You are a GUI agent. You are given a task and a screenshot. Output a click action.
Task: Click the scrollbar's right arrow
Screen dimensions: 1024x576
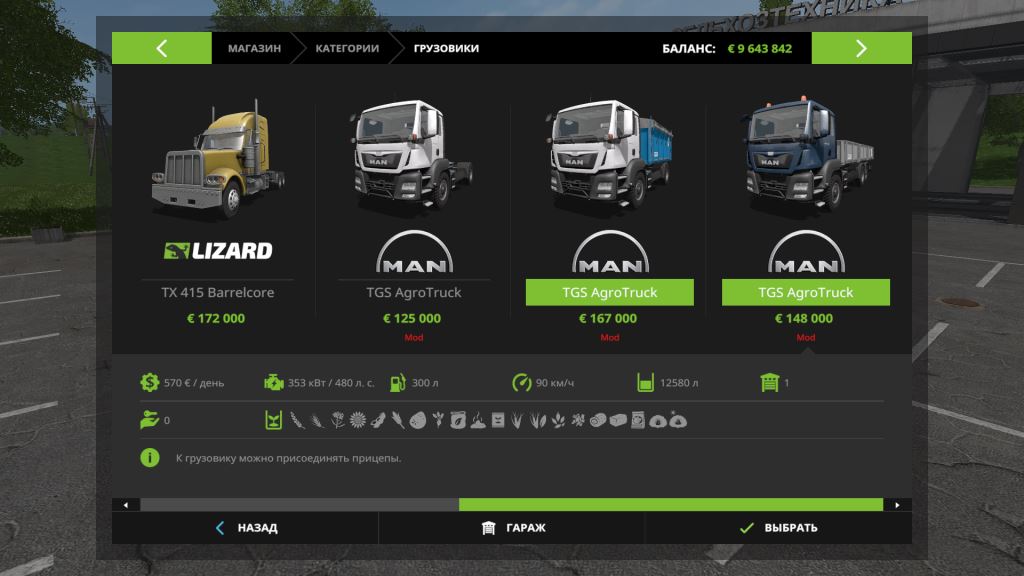pyautogui.click(x=897, y=505)
